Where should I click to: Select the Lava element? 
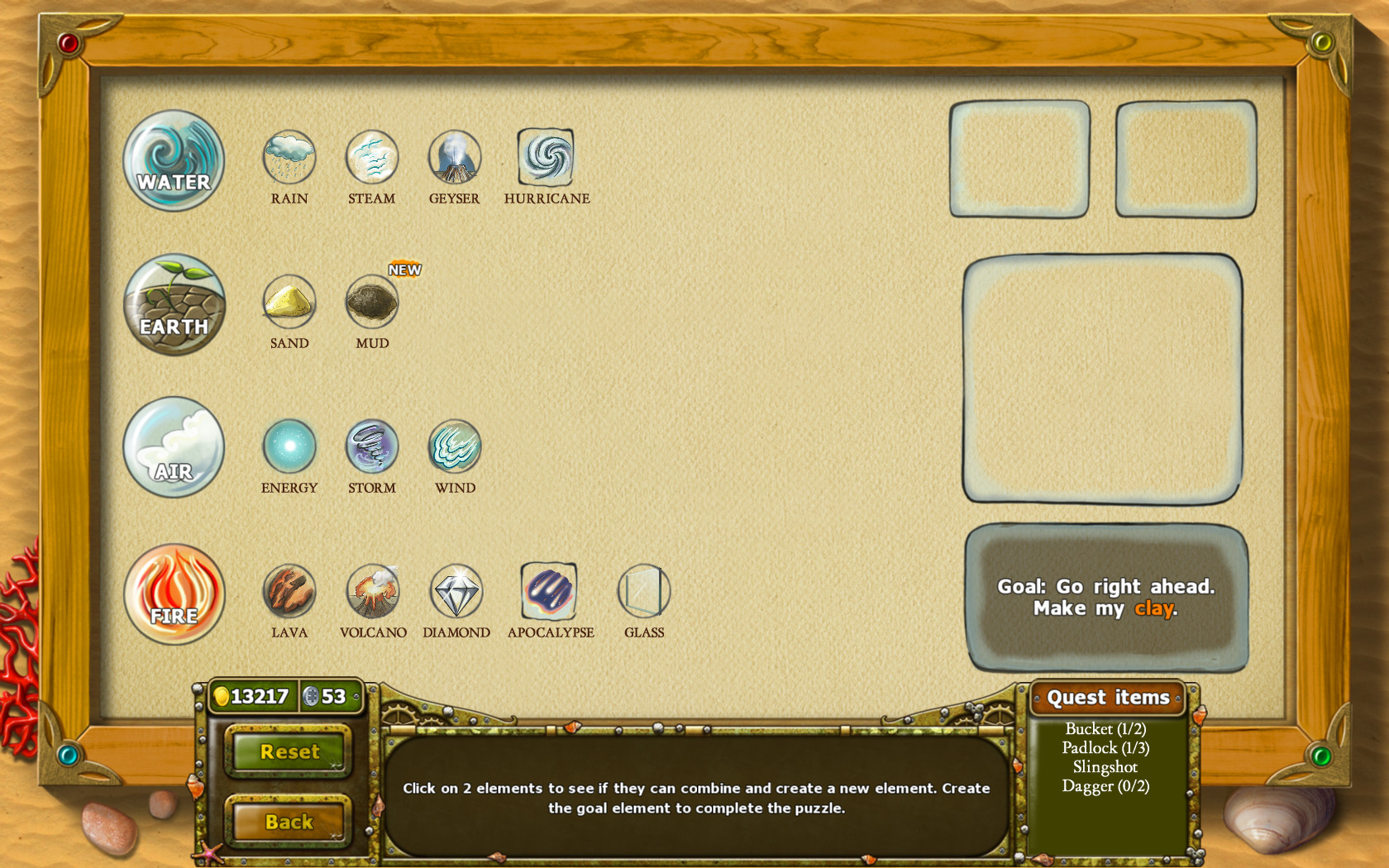289,591
